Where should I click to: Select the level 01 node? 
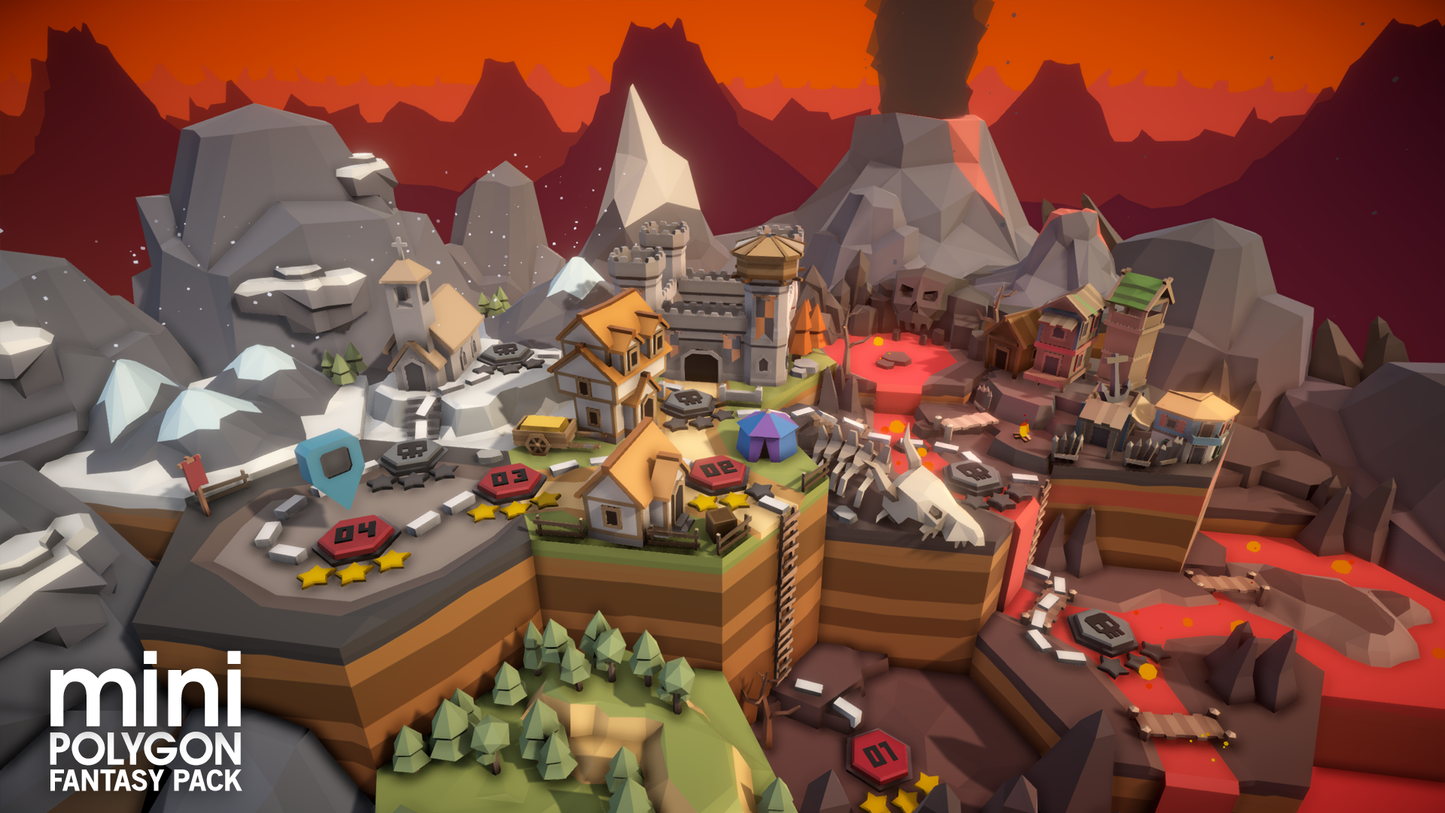point(879,754)
